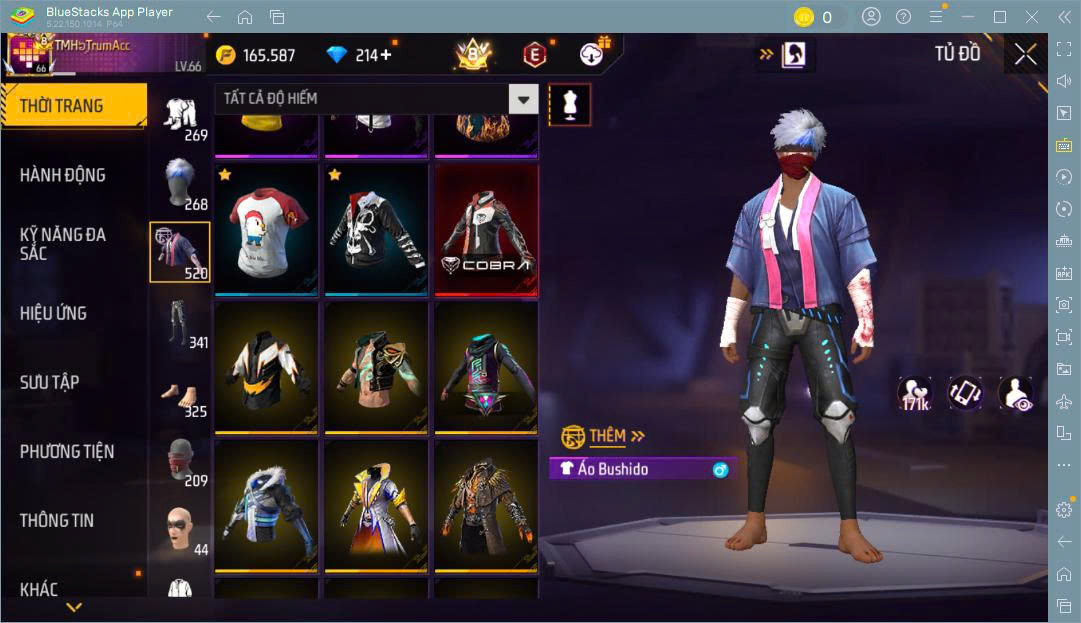
Task: Show the Thông Tin tab
Action: [x=57, y=520]
